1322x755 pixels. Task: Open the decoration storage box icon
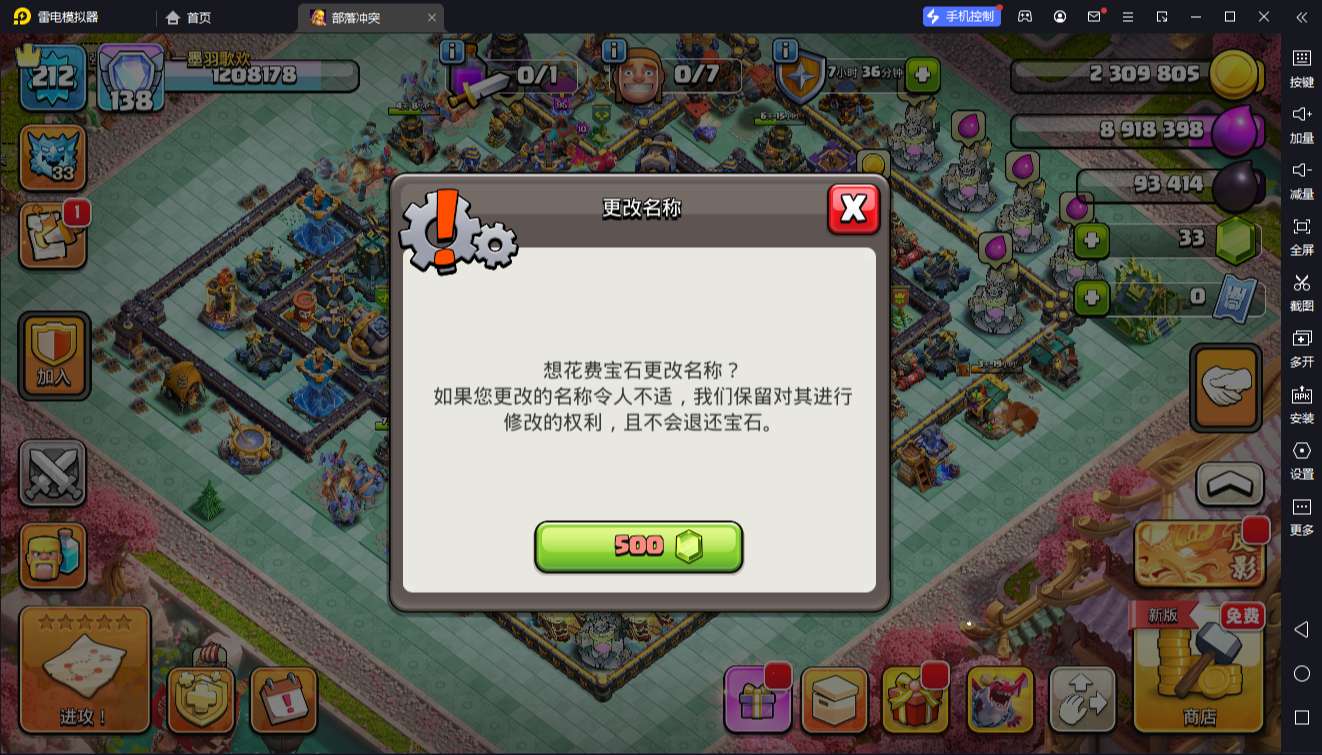click(x=836, y=698)
